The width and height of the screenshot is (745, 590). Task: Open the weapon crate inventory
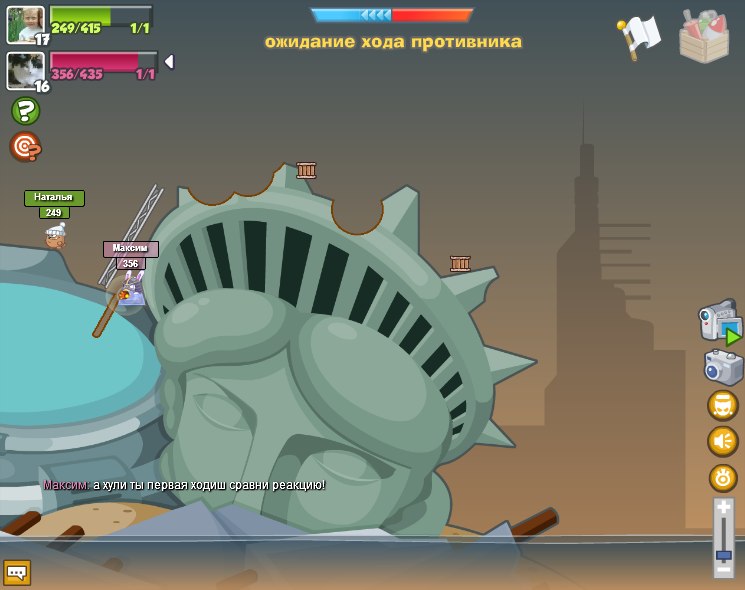pos(703,36)
